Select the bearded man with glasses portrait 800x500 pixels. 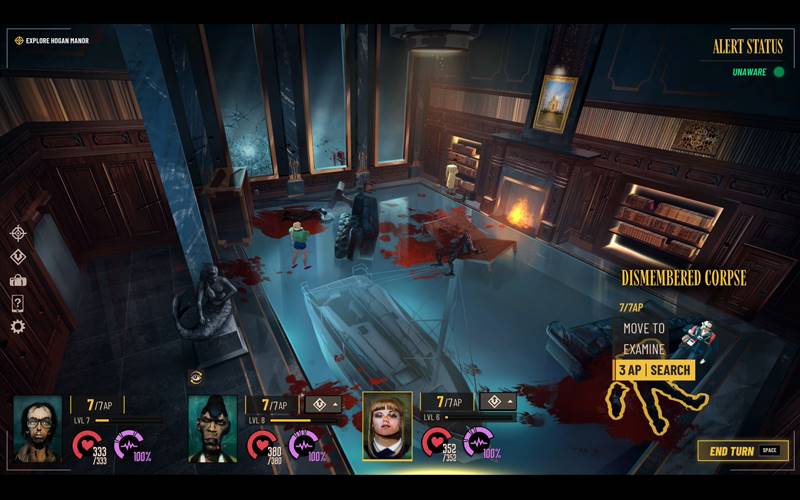point(37,429)
